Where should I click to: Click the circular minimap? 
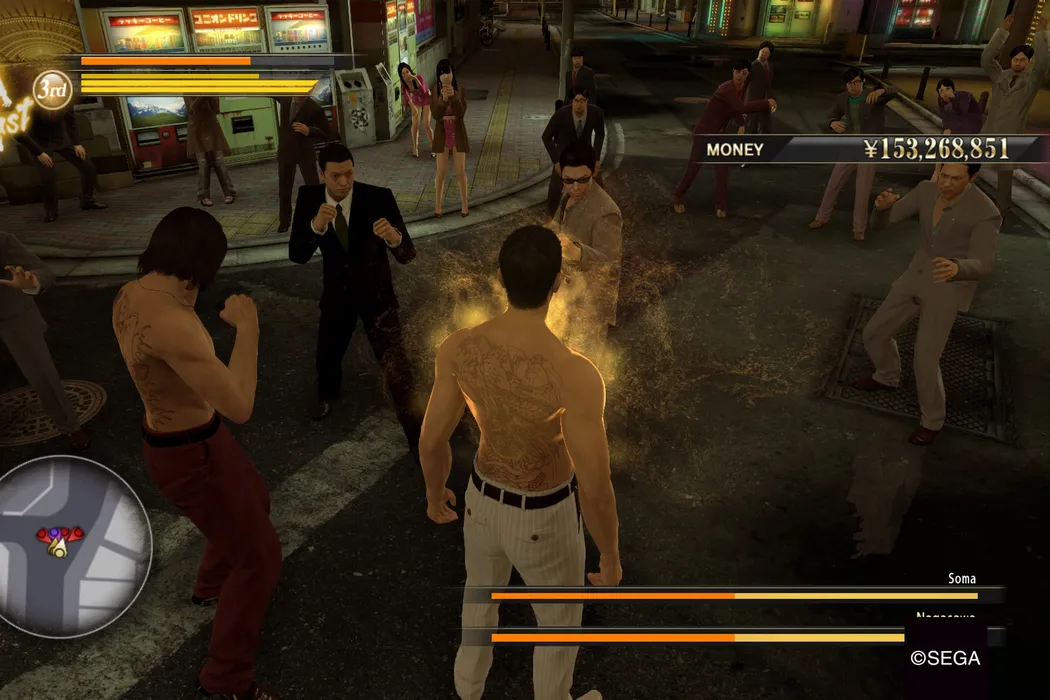point(68,545)
